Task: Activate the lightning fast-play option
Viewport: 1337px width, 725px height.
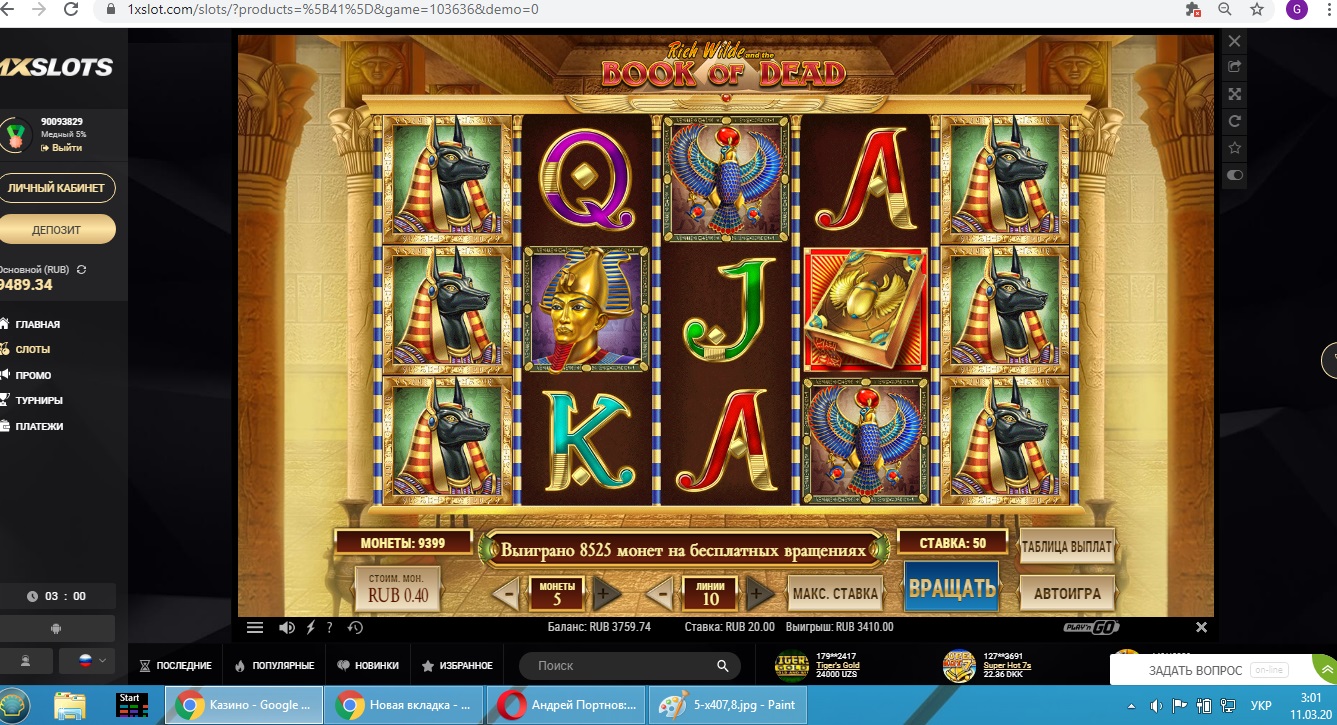Action: tap(311, 628)
